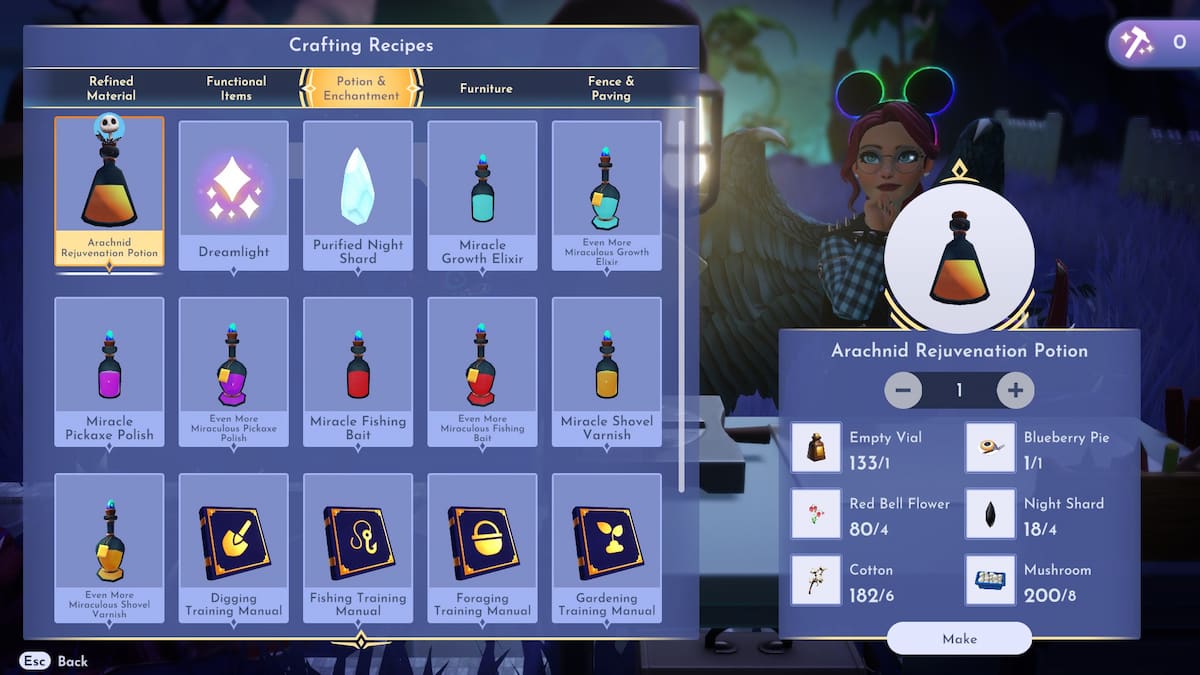Select the Miracle Growth Elixir recipe
Image resolution: width=1200 pixels, height=675 pixels.
click(x=482, y=195)
